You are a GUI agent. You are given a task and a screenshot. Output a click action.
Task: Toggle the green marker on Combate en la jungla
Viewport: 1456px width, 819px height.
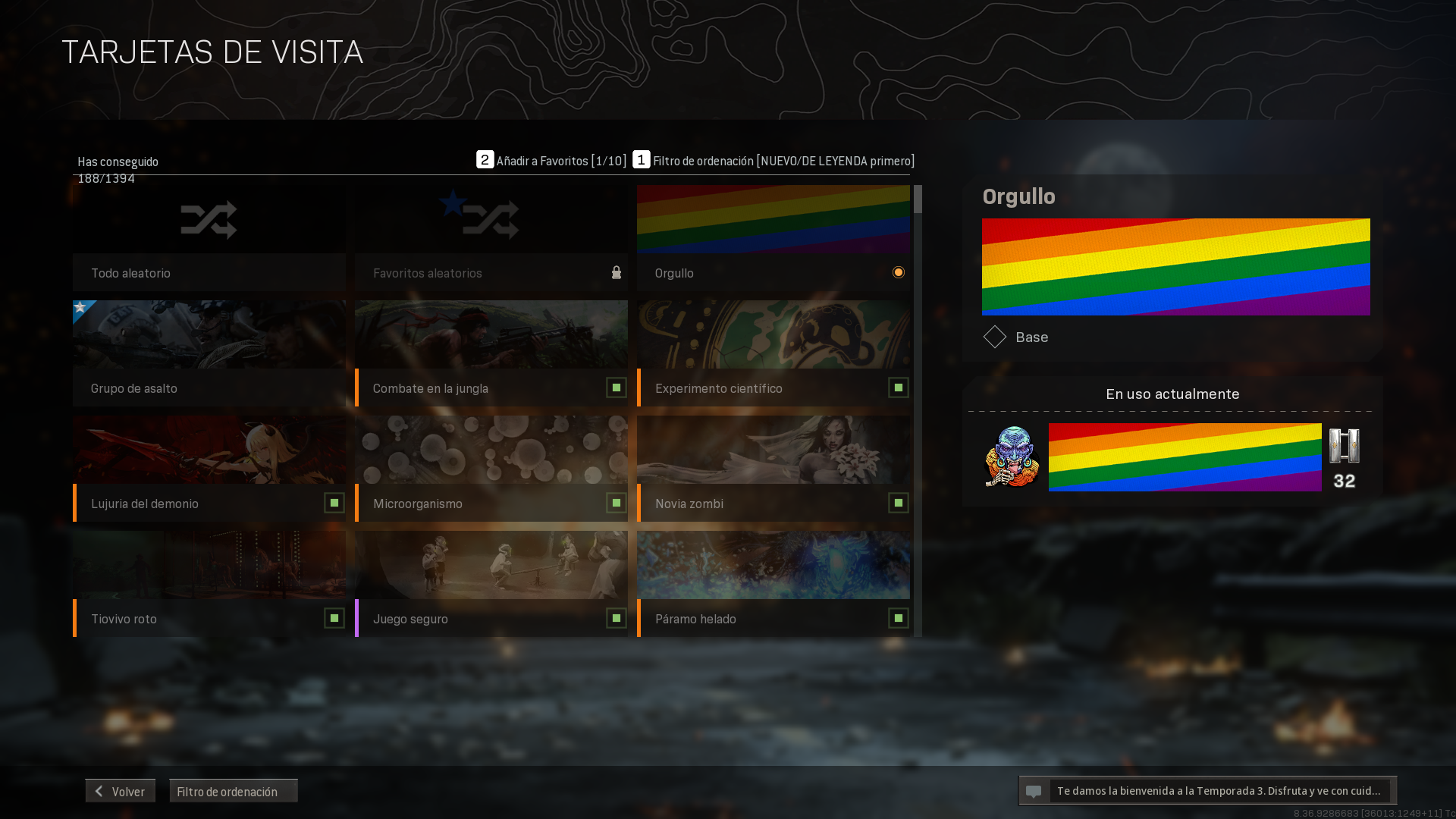[x=616, y=388]
